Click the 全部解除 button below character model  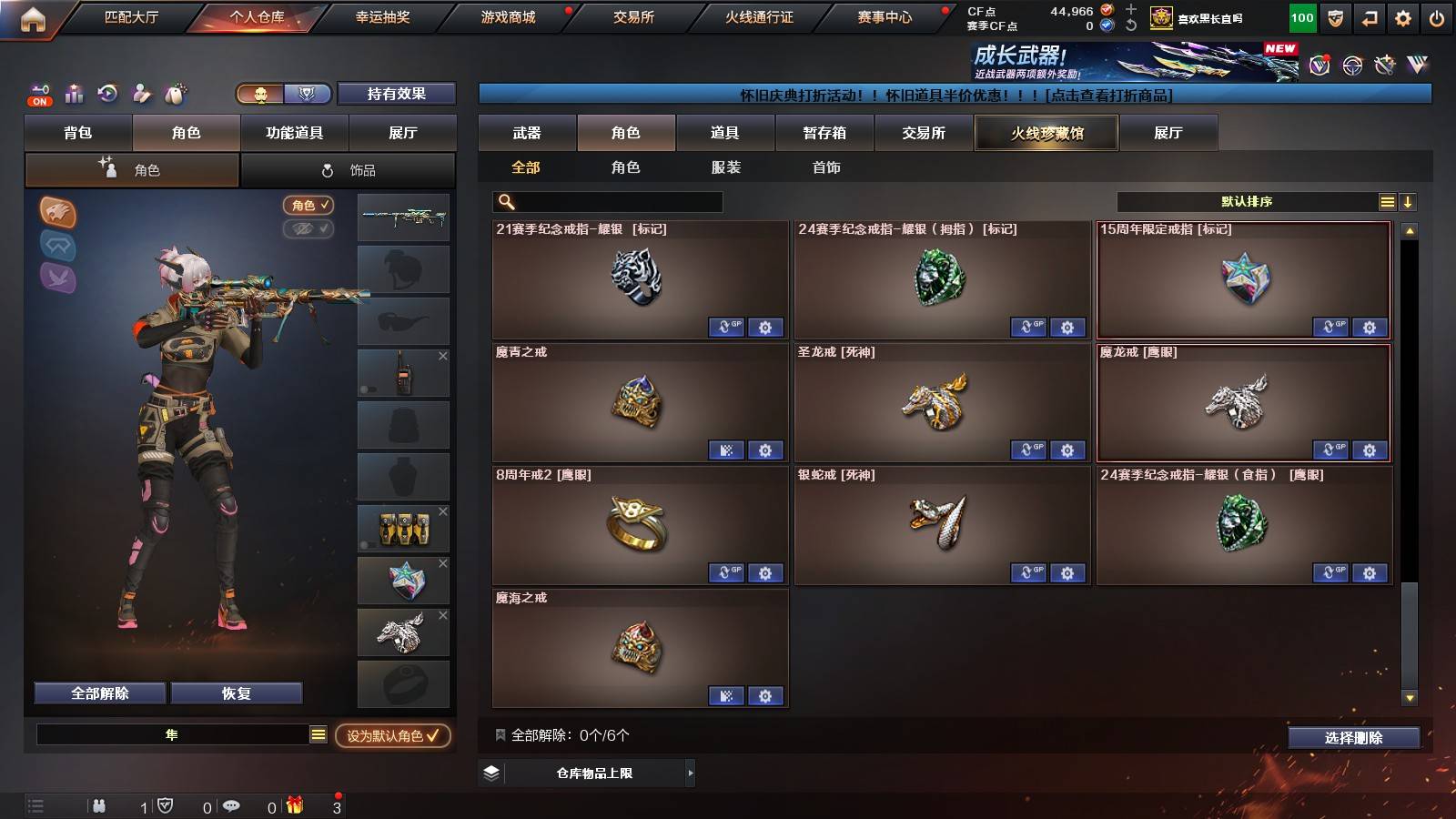point(98,693)
